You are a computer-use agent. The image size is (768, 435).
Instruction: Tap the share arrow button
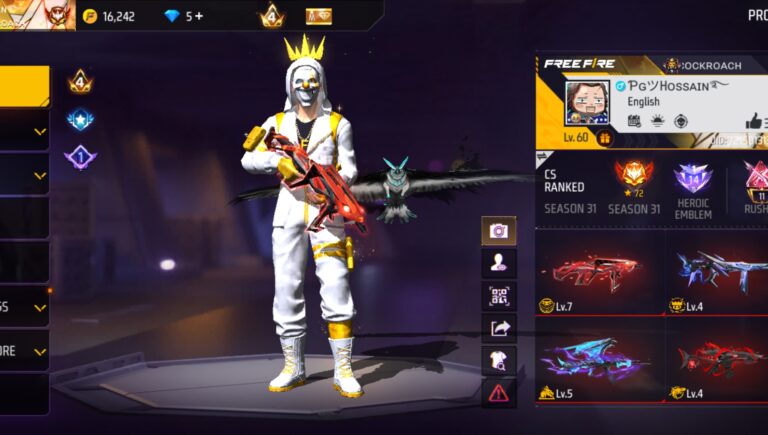(x=498, y=328)
